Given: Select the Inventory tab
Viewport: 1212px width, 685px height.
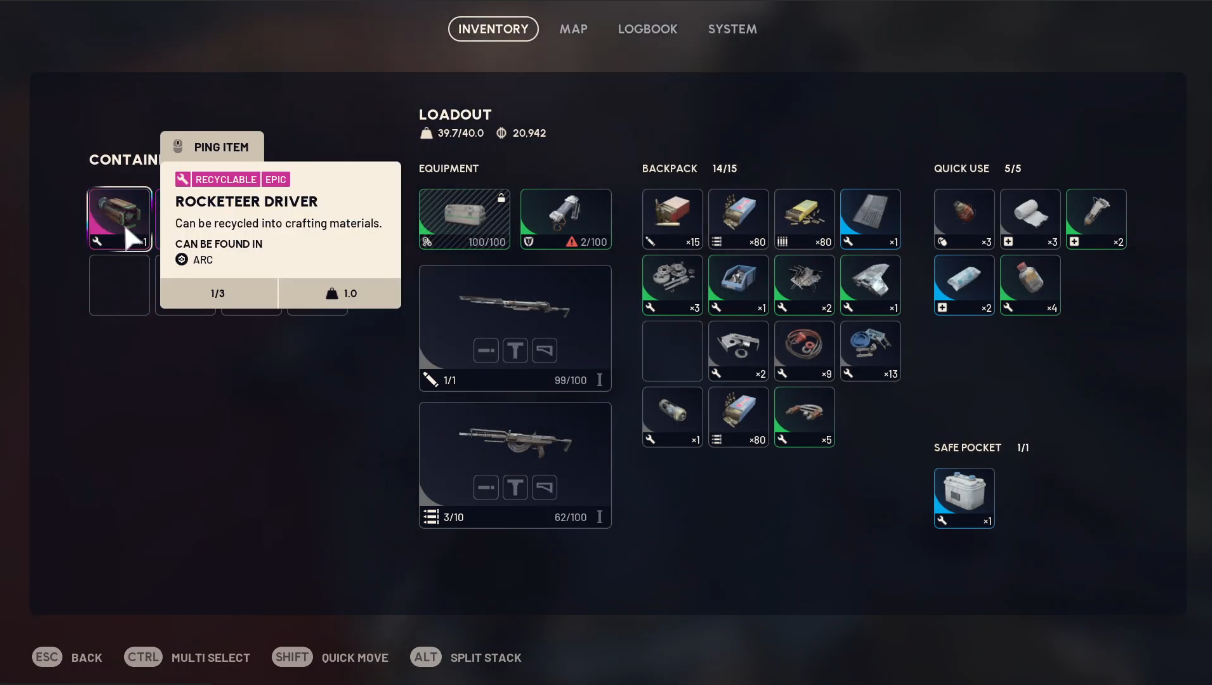Looking at the screenshot, I should [x=493, y=29].
